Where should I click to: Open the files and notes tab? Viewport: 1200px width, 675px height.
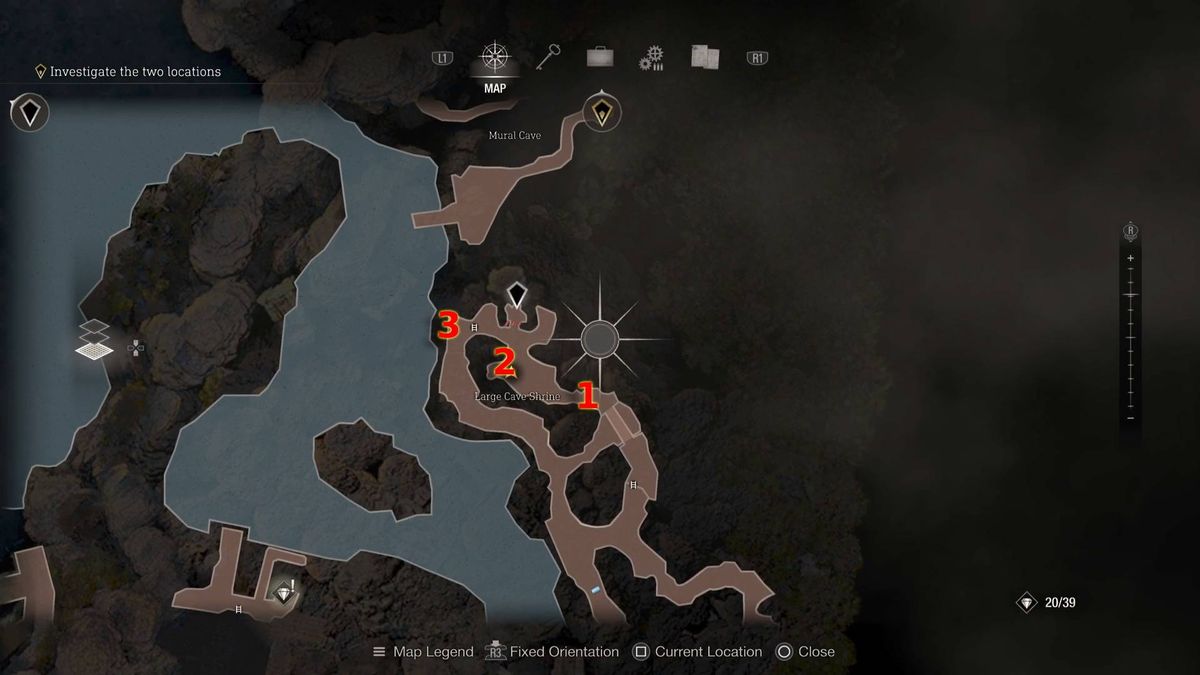pyautogui.click(x=705, y=57)
